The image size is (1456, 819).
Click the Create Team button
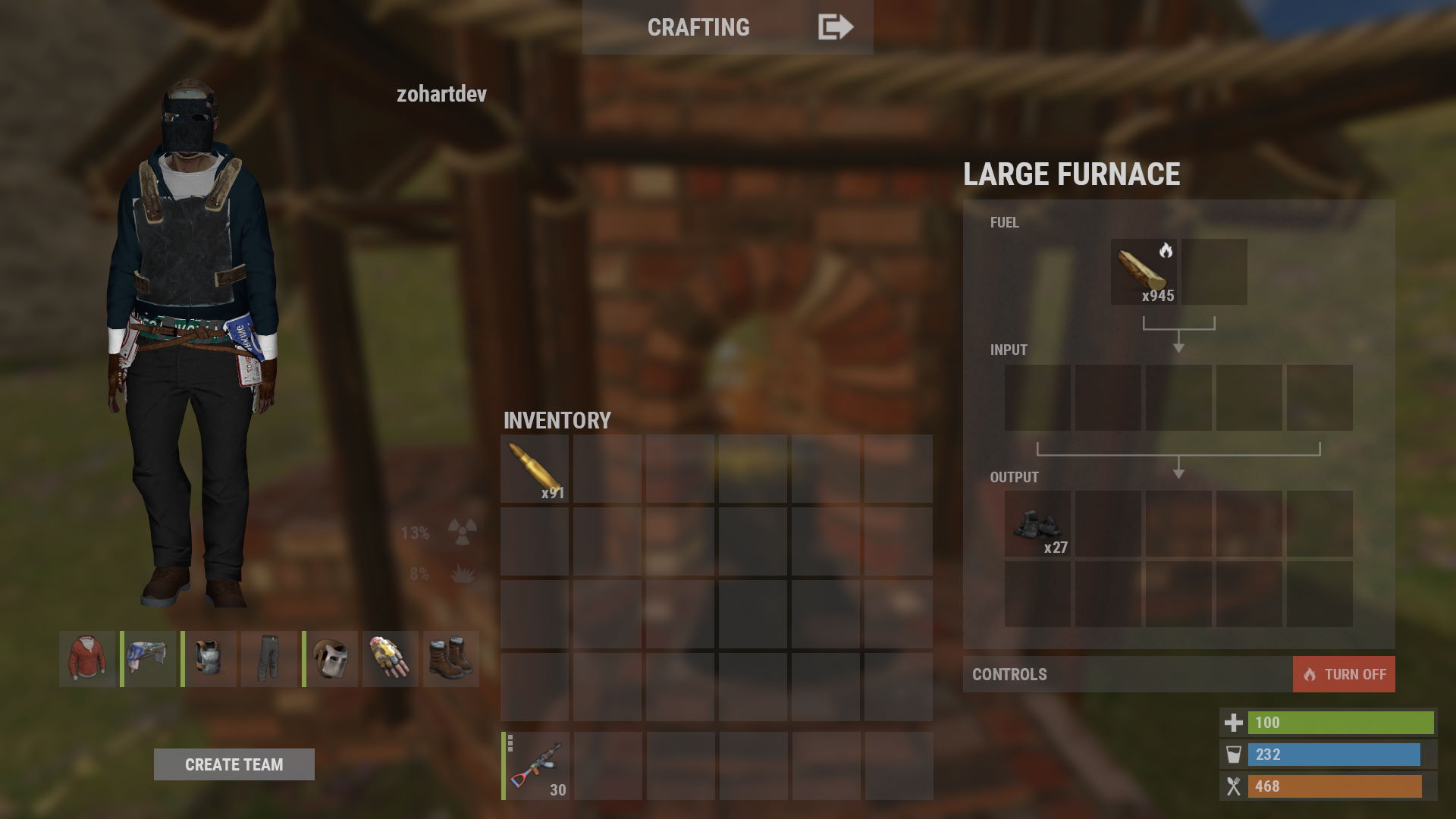234,764
